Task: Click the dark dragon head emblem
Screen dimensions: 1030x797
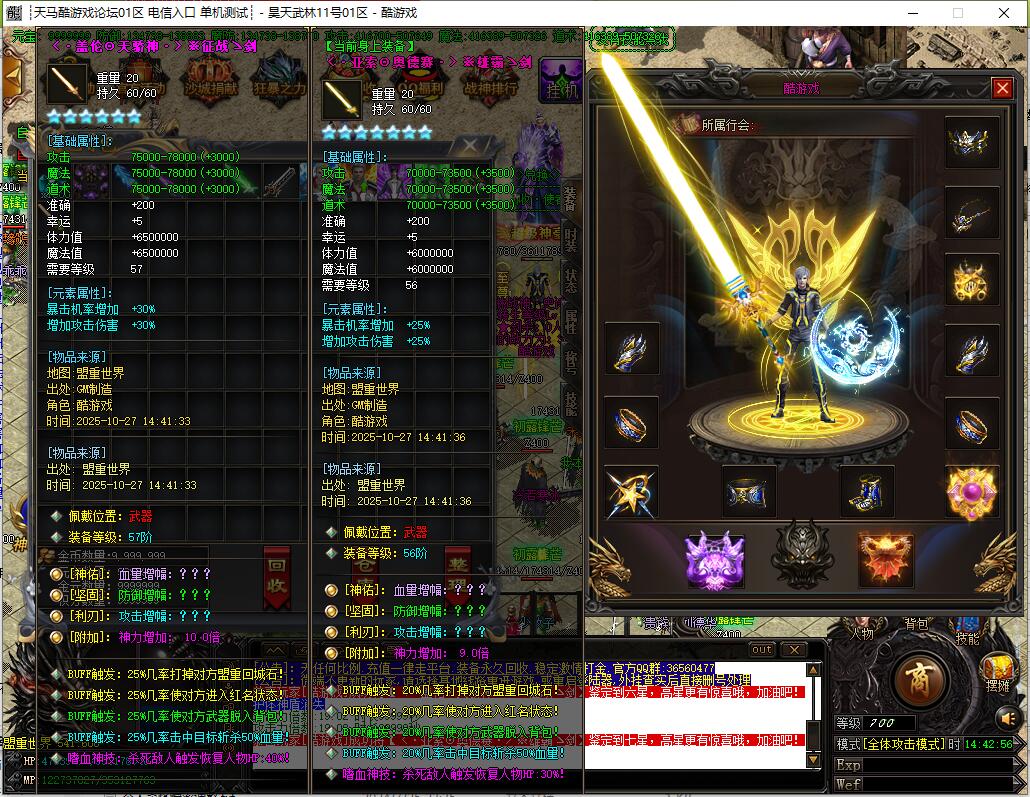Action: pos(800,555)
